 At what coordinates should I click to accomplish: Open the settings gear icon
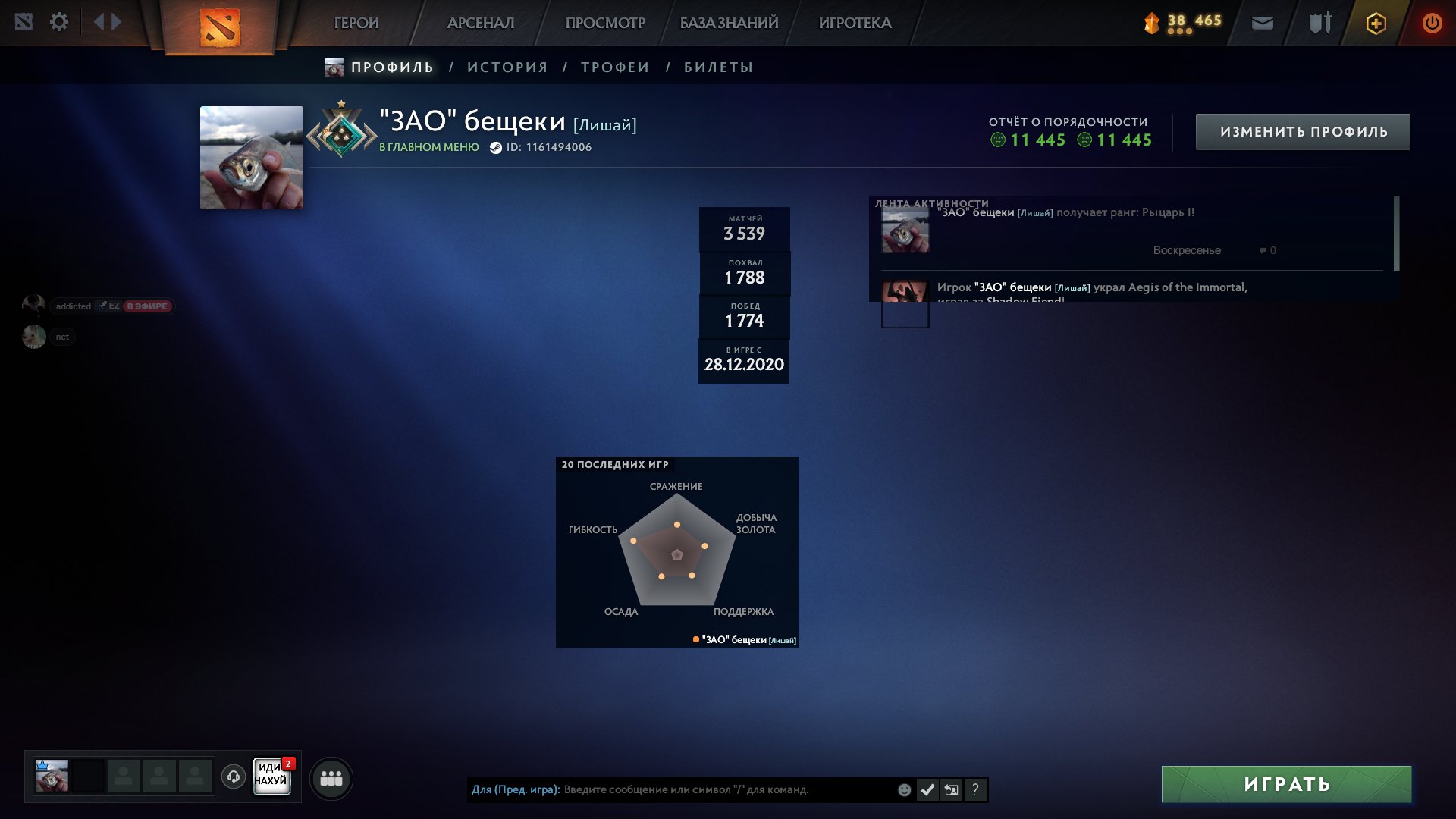click(59, 22)
